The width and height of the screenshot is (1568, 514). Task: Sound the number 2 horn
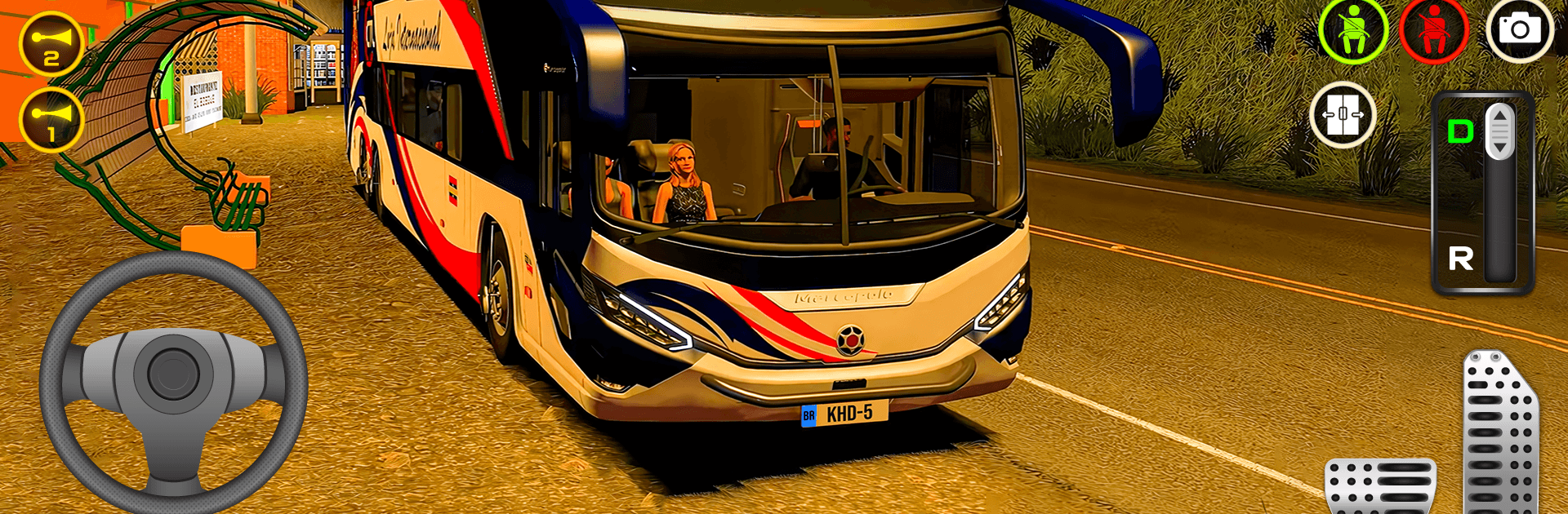coord(51,43)
